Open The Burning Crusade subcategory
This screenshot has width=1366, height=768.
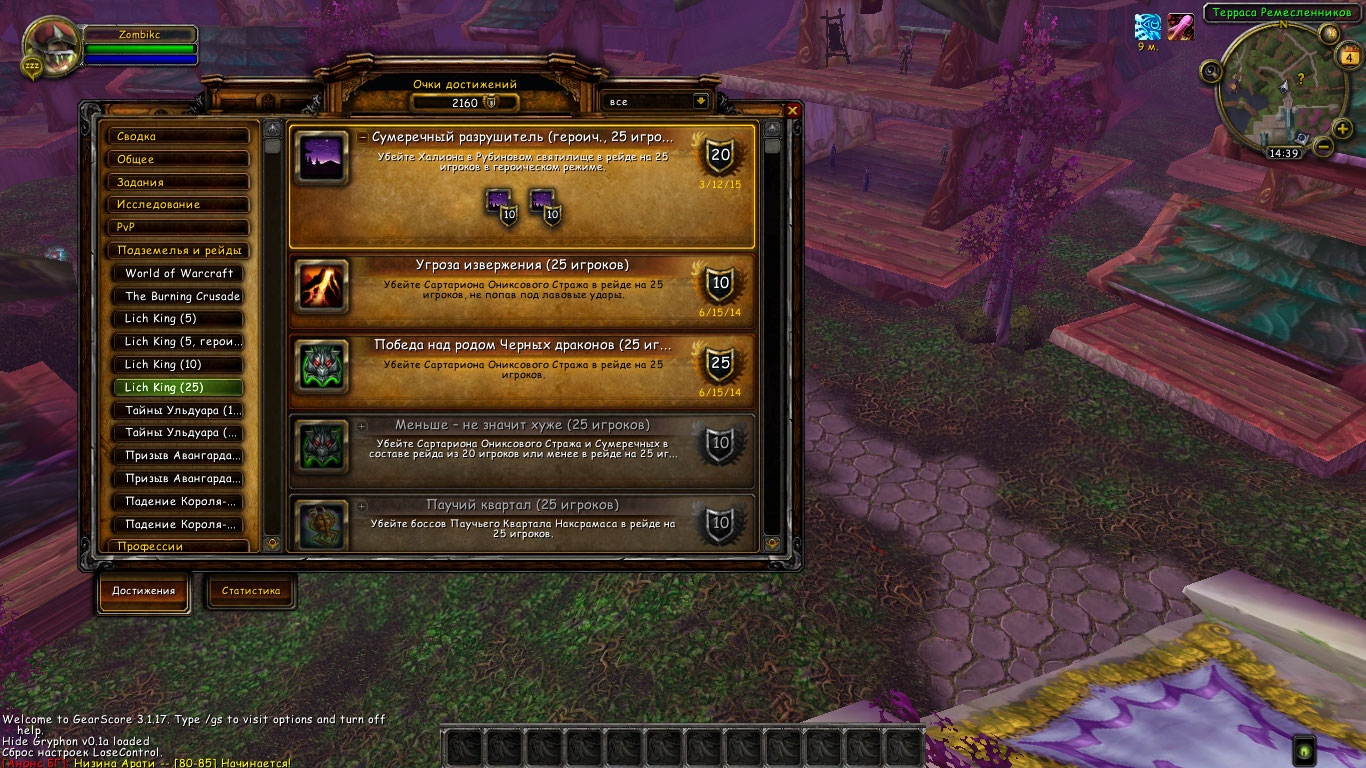point(182,296)
